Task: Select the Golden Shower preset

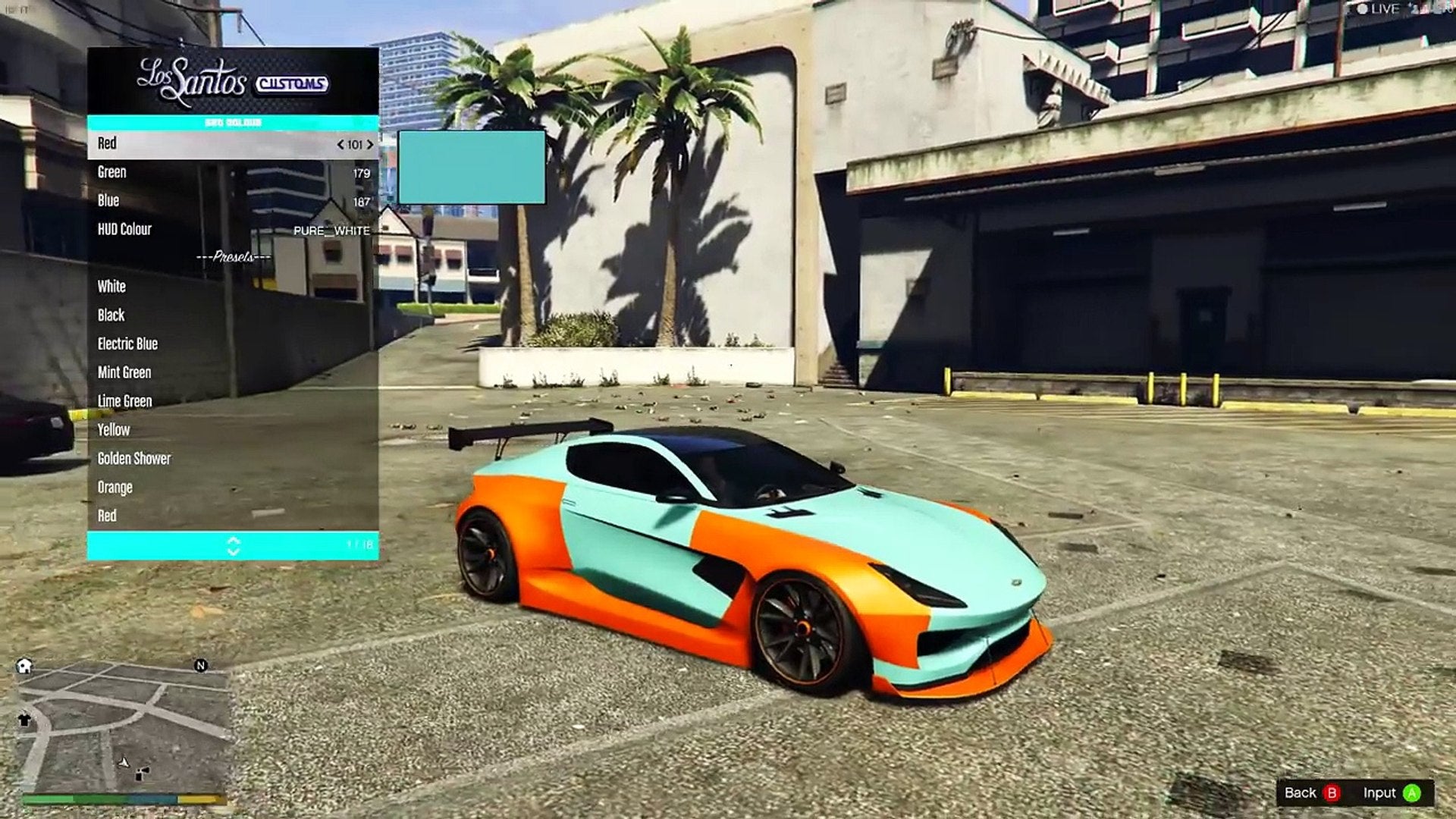Action: coord(232,459)
